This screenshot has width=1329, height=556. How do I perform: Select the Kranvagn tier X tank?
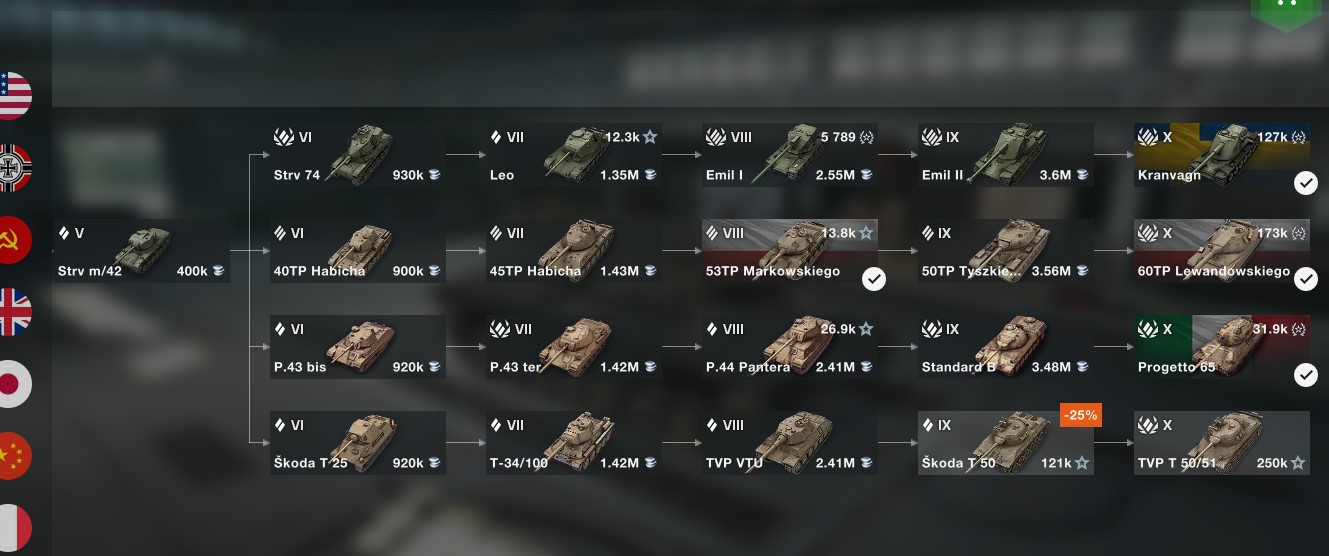(x=1221, y=155)
